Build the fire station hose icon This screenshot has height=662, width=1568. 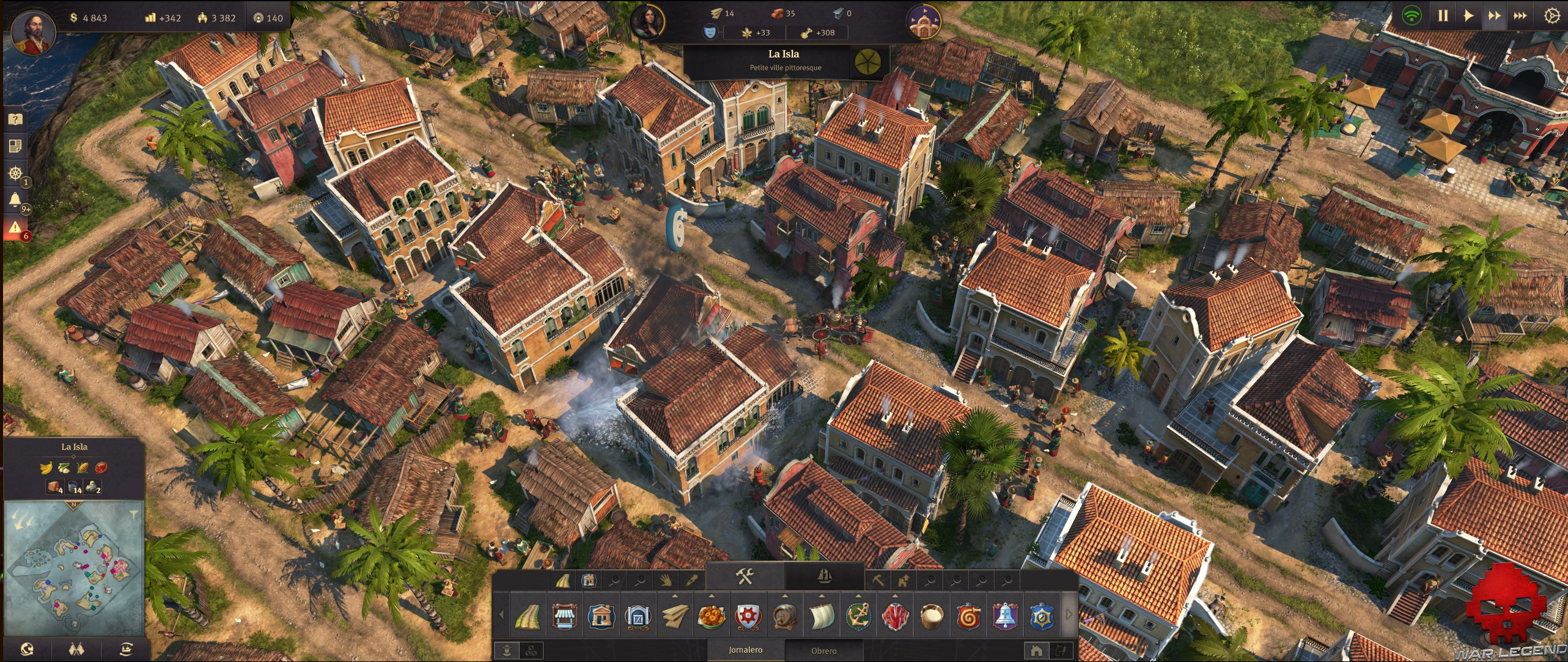pos(968,616)
